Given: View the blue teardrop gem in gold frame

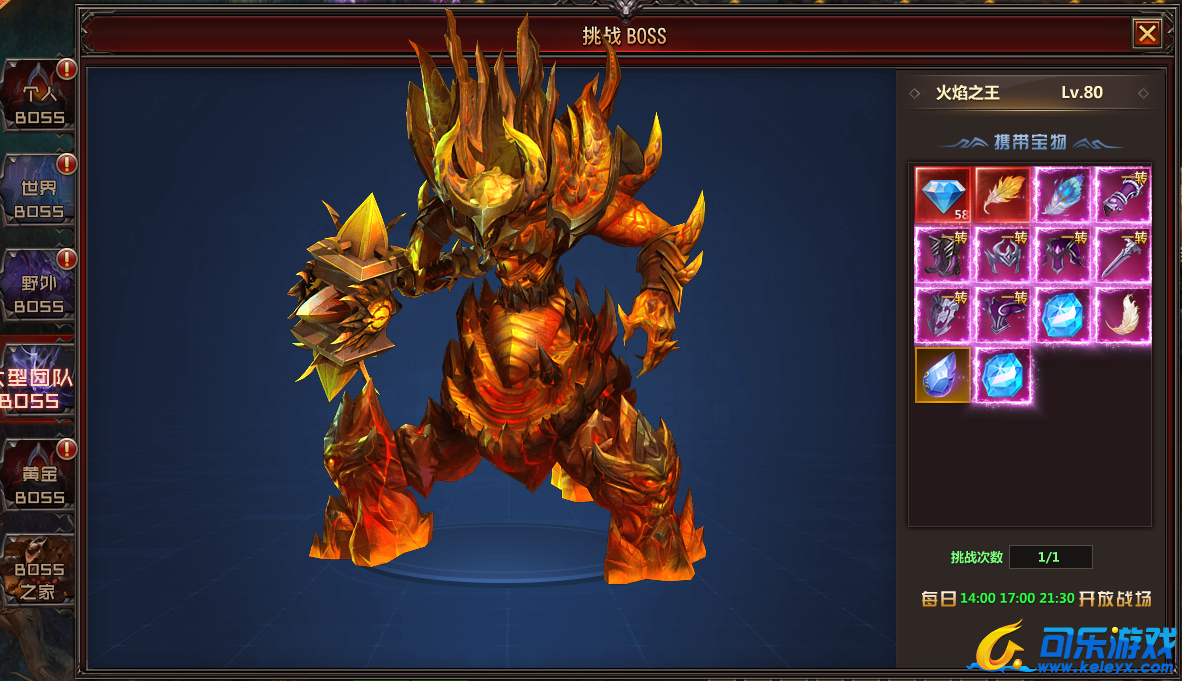Looking at the screenshot, I should pyautogui.click(x=943, y=375).
